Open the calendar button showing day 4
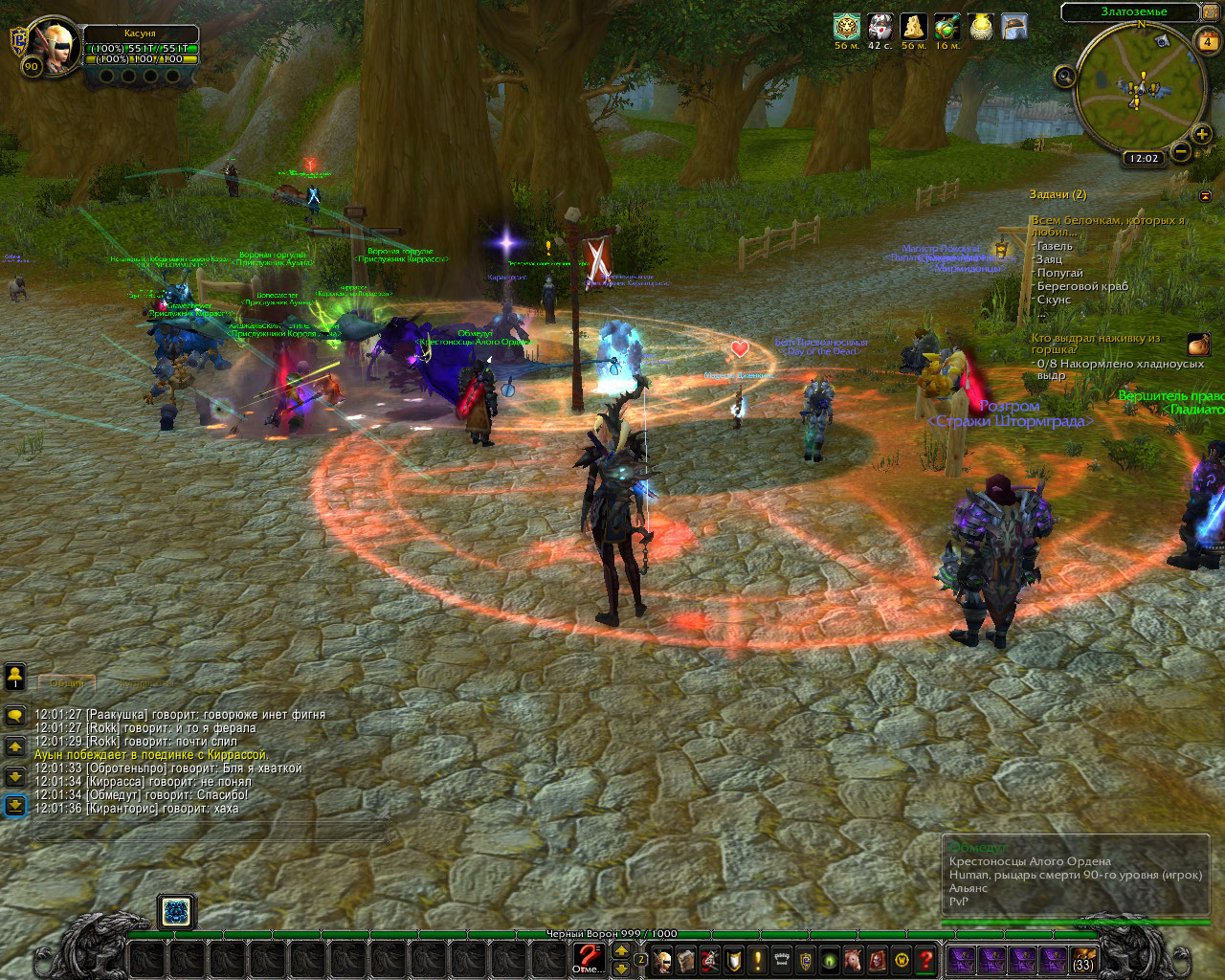 [1208, 41]
